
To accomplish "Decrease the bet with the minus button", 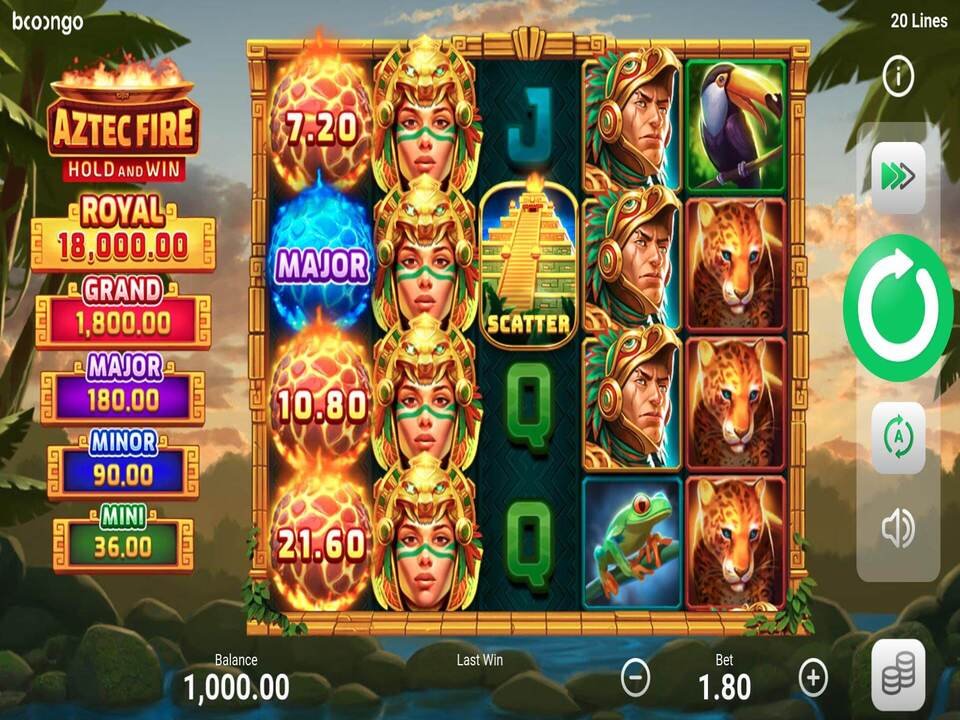I will point(636,678).
